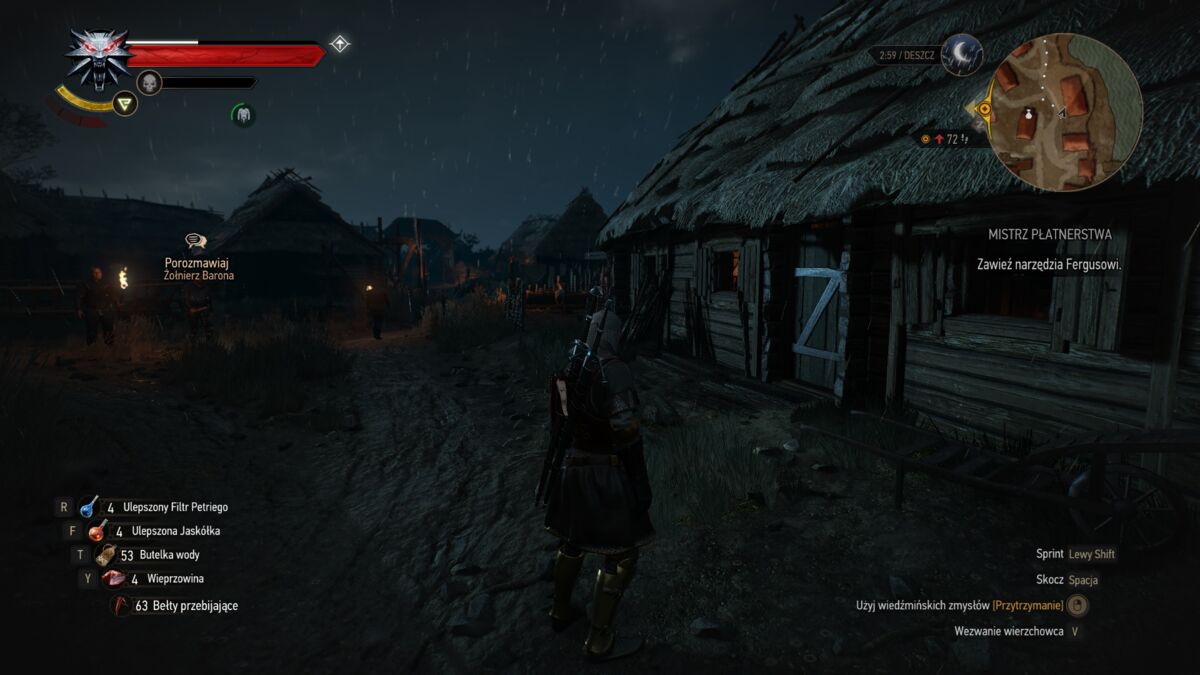Viewport: 1200px width, 675px height.
Task: Click the skull toxicity icon
Action: pos(149,82)
